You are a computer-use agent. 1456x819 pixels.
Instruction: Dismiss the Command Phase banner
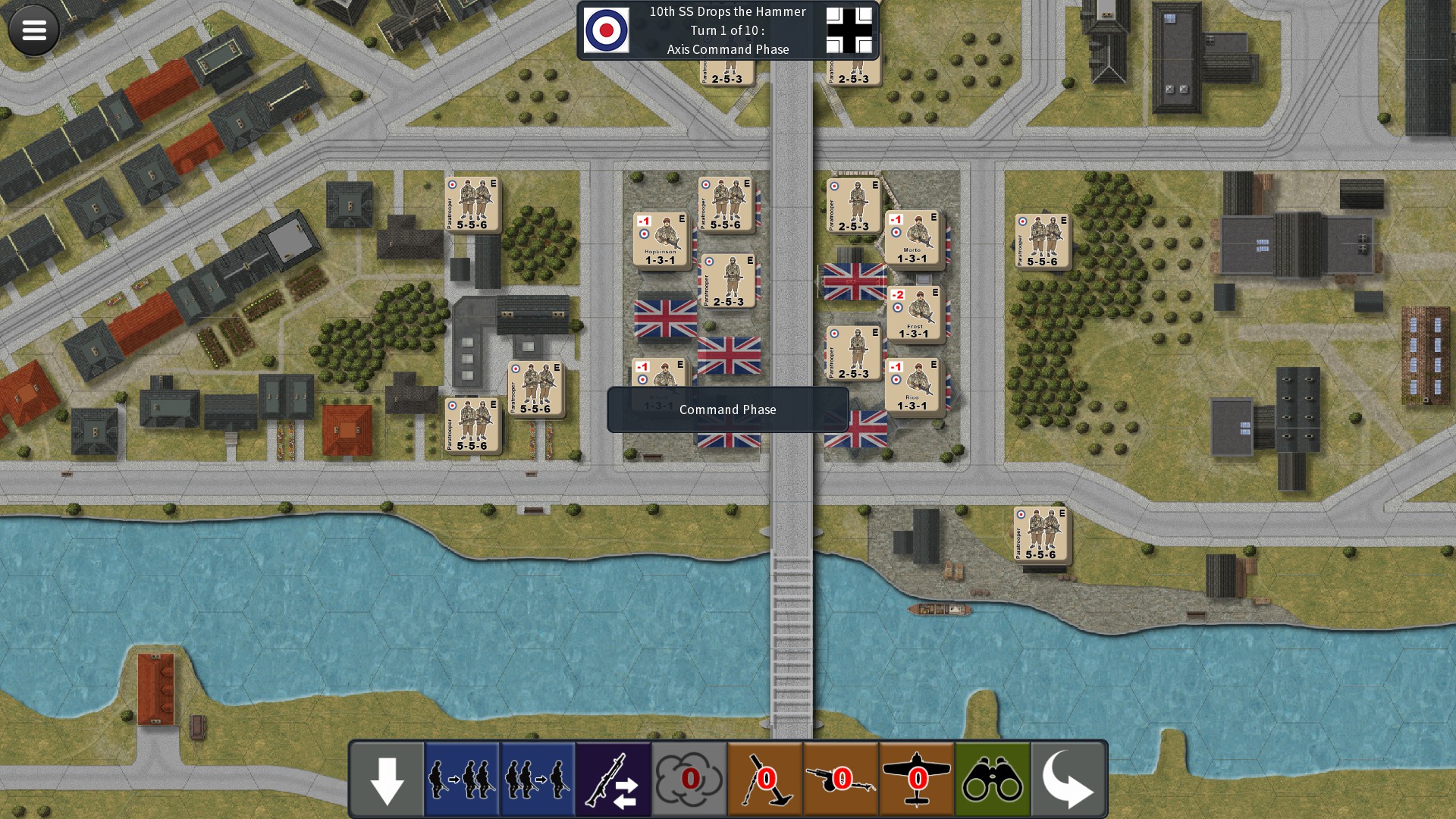point(727,409)
